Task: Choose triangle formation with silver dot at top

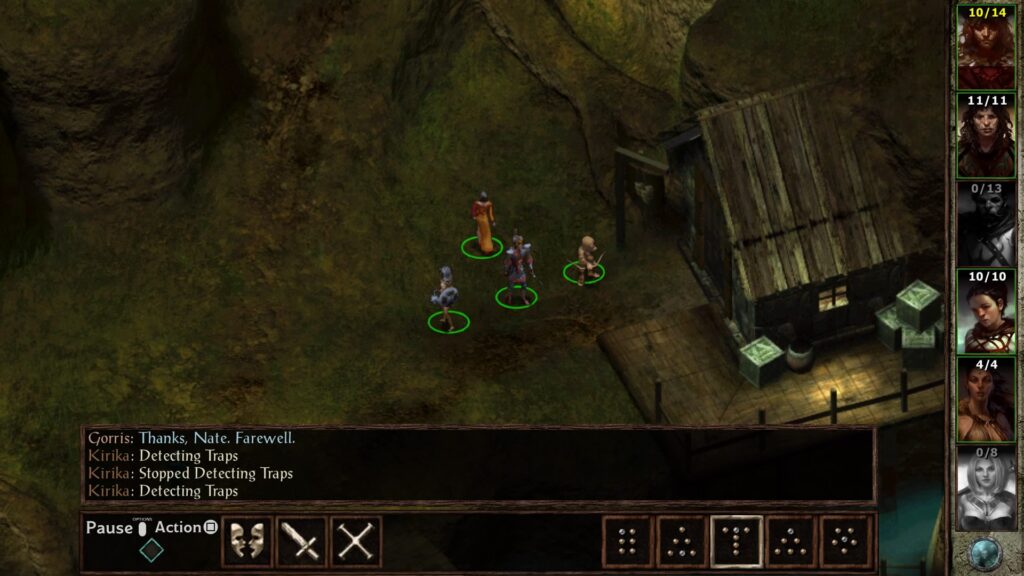Action: click(791, 541)
